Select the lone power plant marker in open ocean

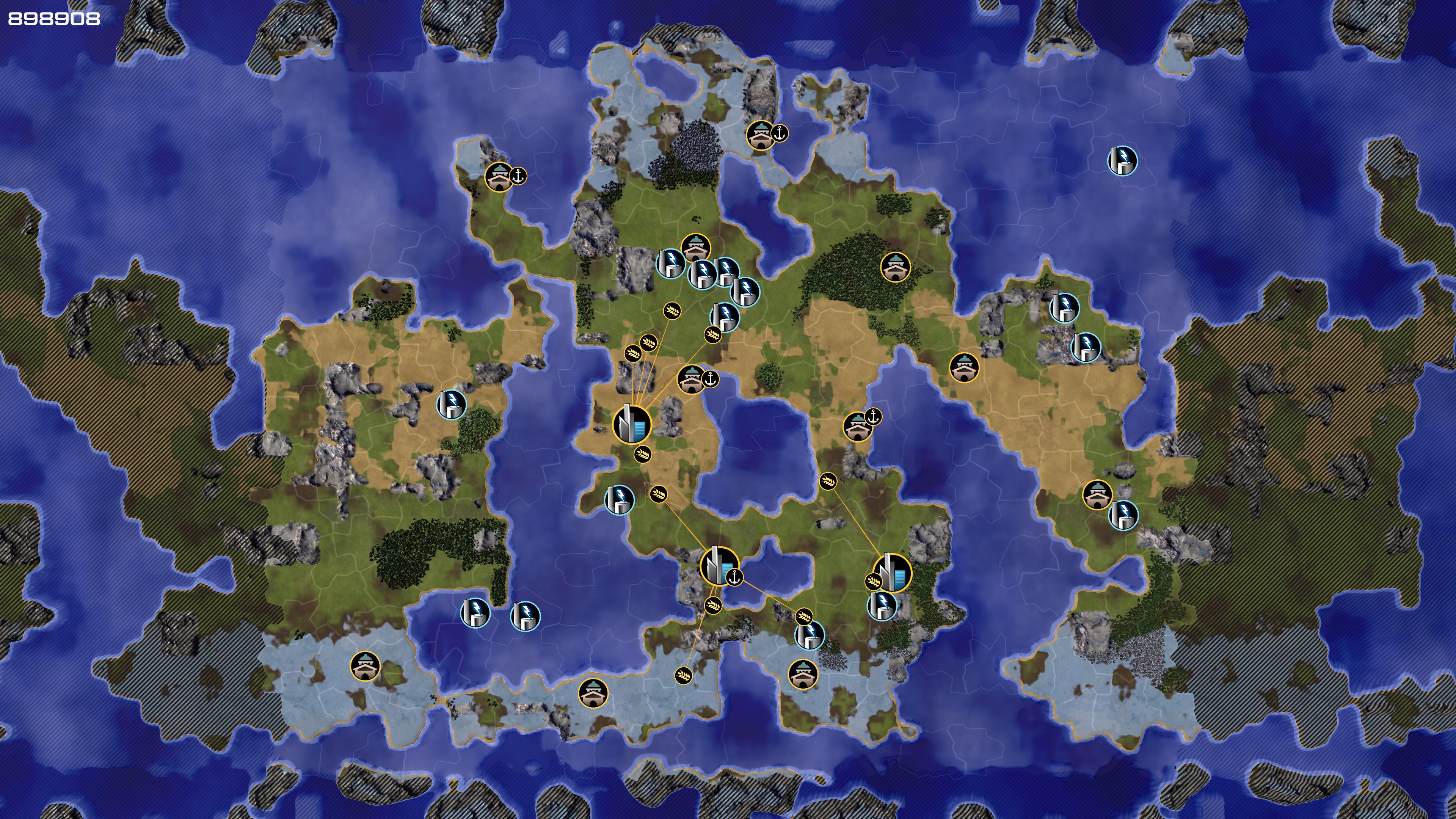(1122, 160)
